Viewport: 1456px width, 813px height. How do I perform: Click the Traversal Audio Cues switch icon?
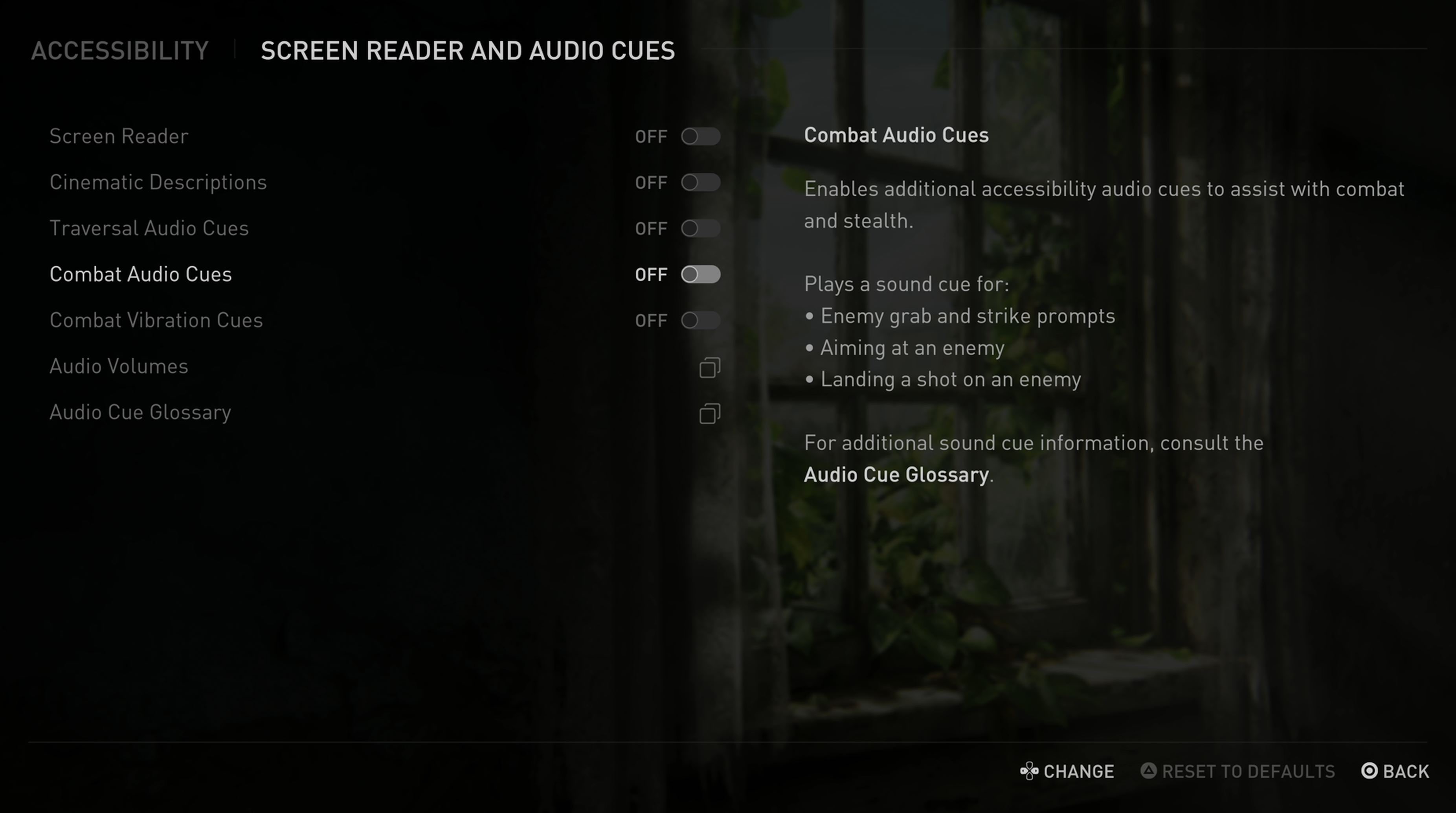(x=701, y=228)
